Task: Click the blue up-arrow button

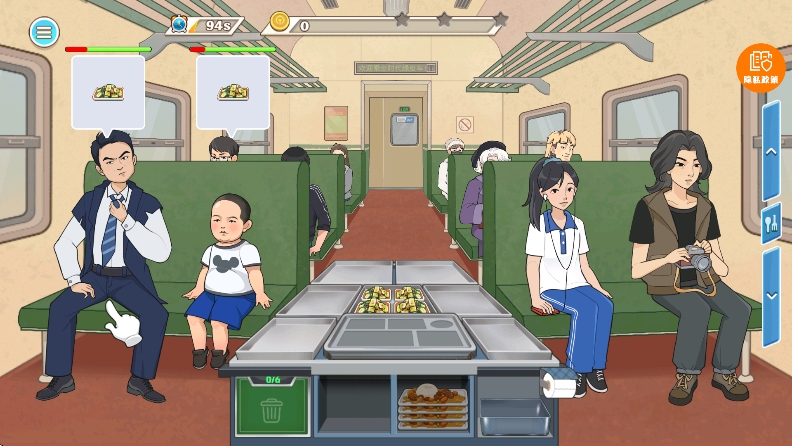Action: pos(771,151)
